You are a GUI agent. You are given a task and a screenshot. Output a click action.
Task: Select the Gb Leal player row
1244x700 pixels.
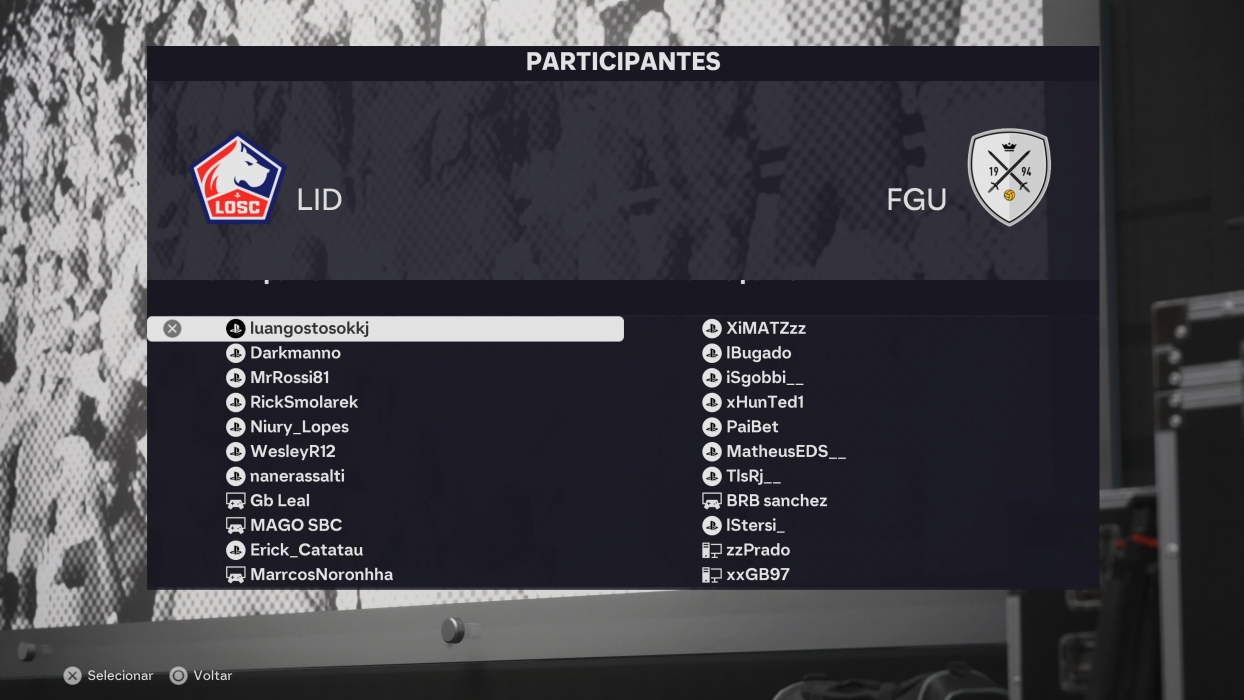pos(279,501)
